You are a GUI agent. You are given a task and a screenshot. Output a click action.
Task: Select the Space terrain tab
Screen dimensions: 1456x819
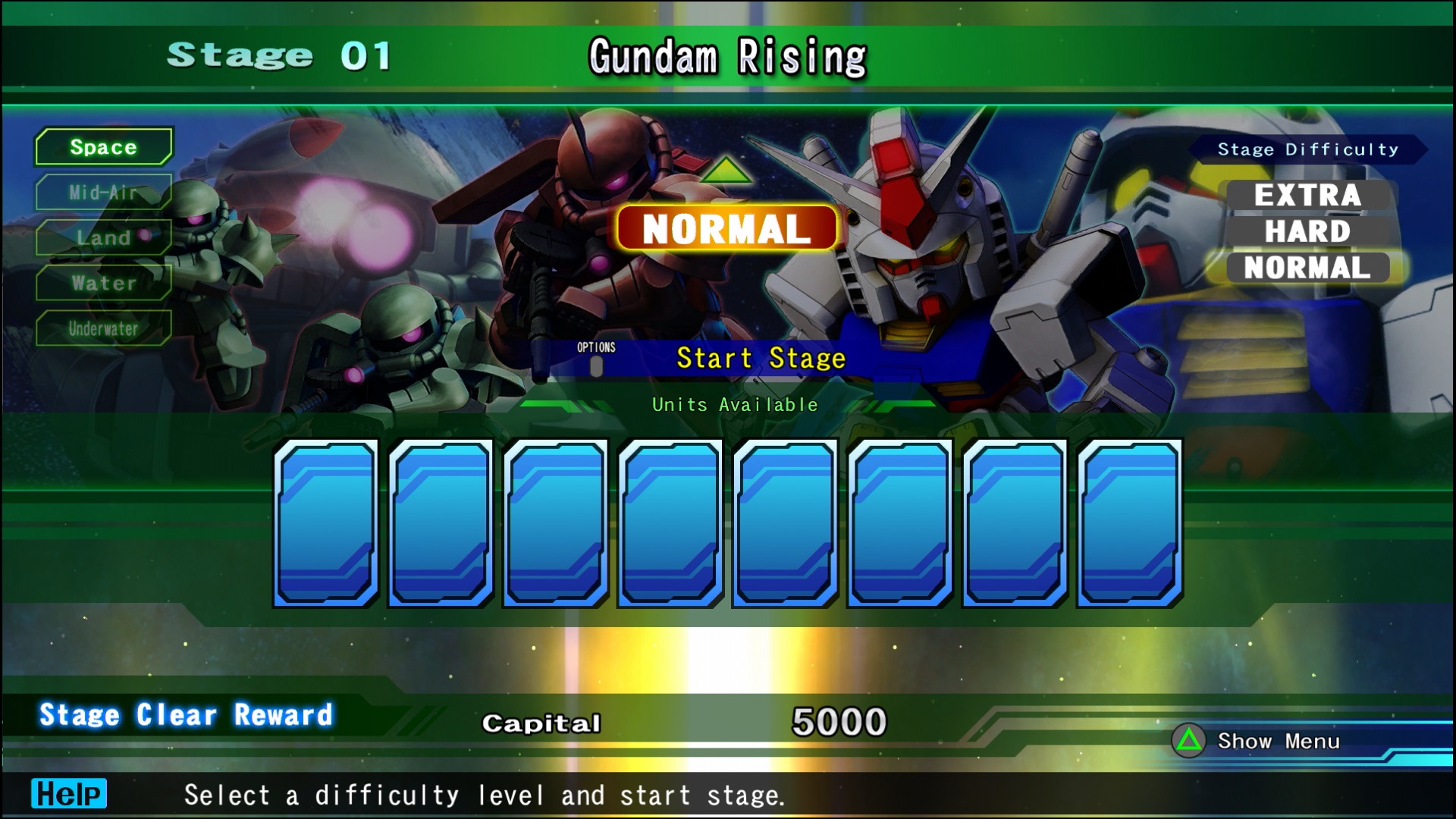104,146
